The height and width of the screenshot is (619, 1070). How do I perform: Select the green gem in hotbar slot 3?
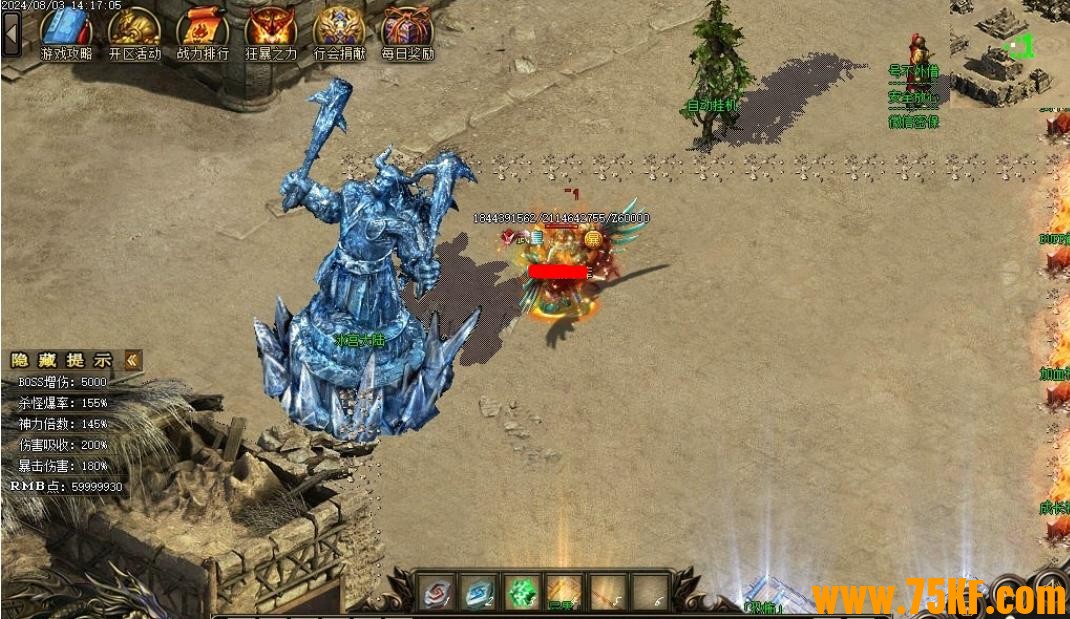pyautogui.click(x=522, y=592)
